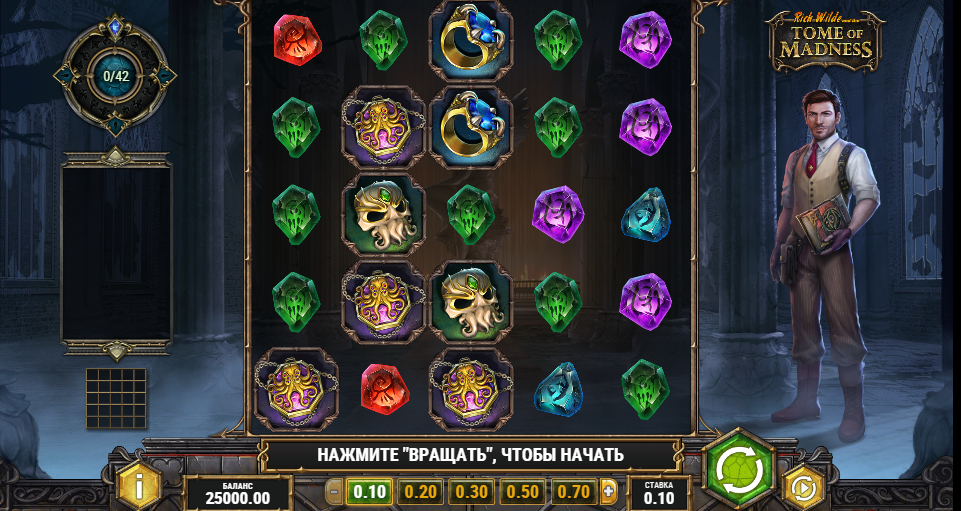Increase the bet with the plus button
The width and height of the screenshot is (961, 511).
[609, 491]
